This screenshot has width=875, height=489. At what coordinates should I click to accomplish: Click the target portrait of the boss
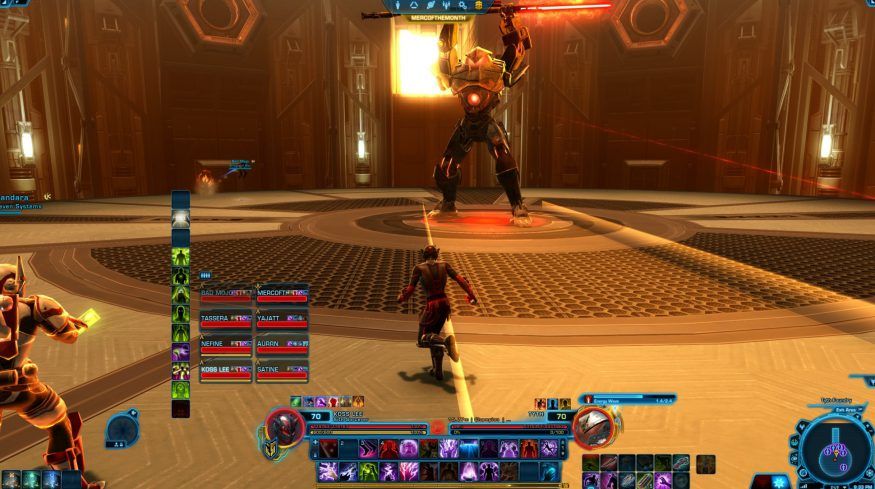tap(592, 427)
